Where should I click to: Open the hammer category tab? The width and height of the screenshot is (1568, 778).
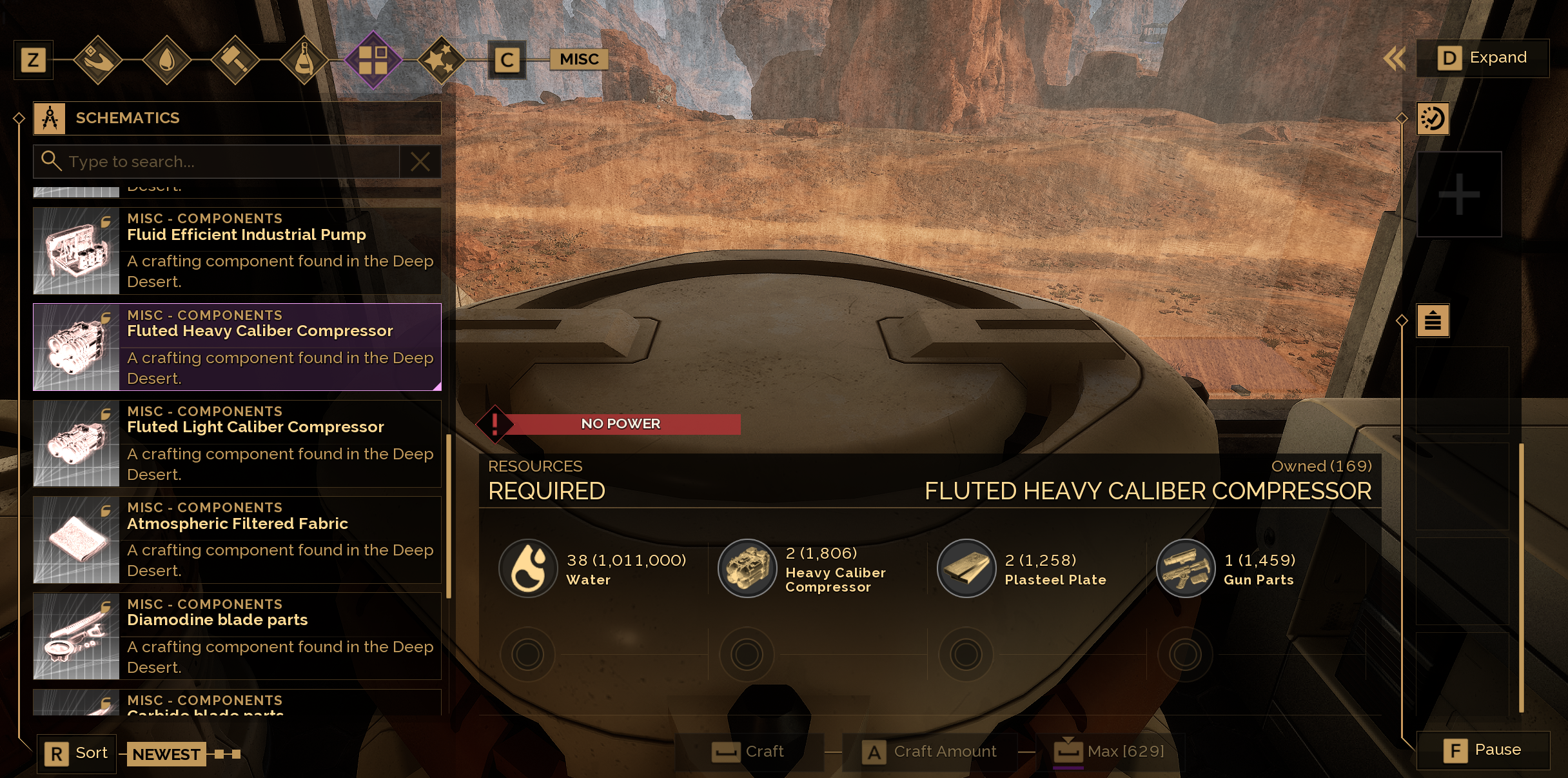click(x=235, y=61)
